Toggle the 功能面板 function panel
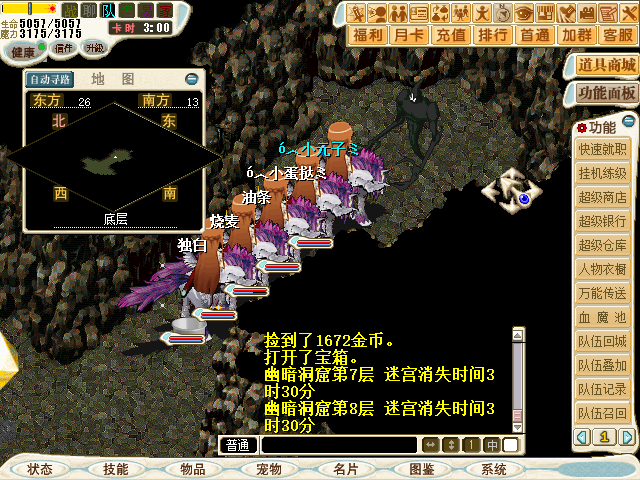This screenshot has width=640, height=480. (607, 93)
